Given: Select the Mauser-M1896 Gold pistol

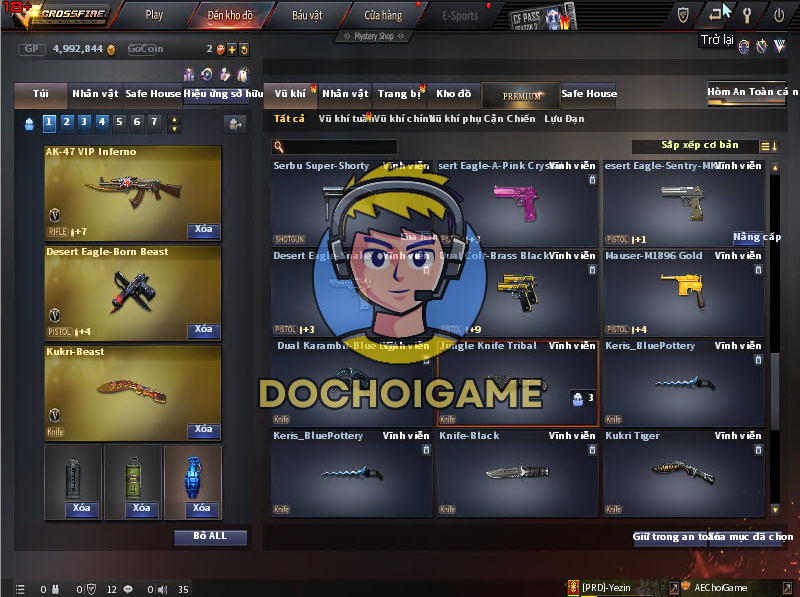Looking at the screenshot, I should coord(685,292).
